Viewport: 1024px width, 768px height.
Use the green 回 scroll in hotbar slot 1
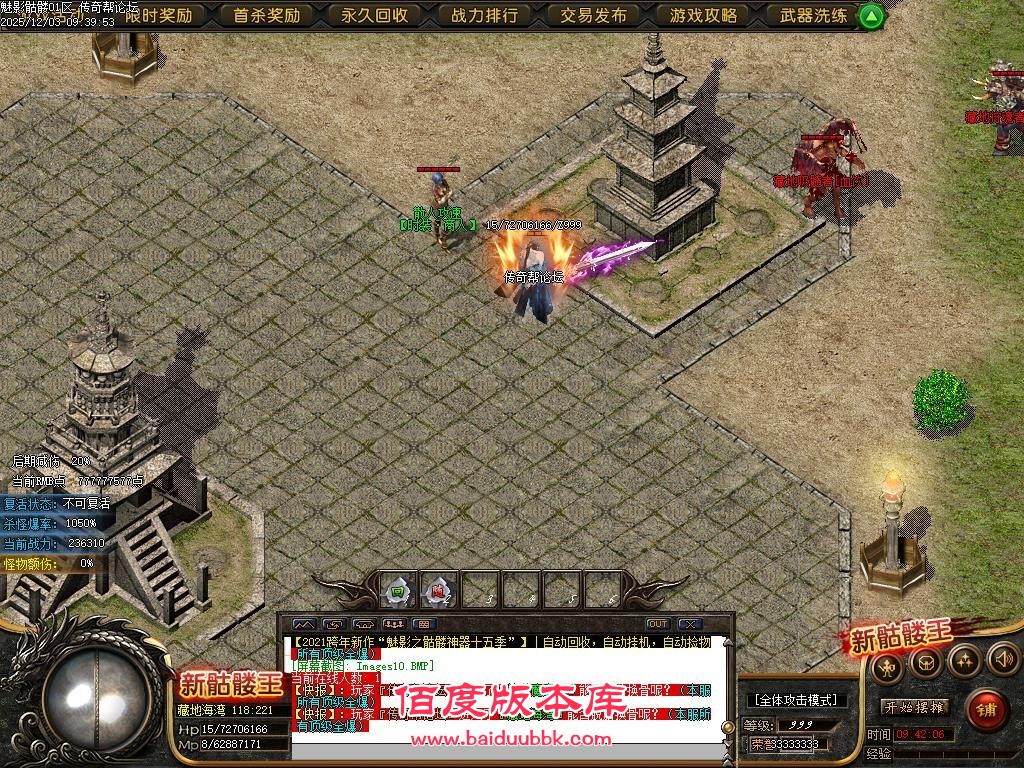(x=397, y=591)
